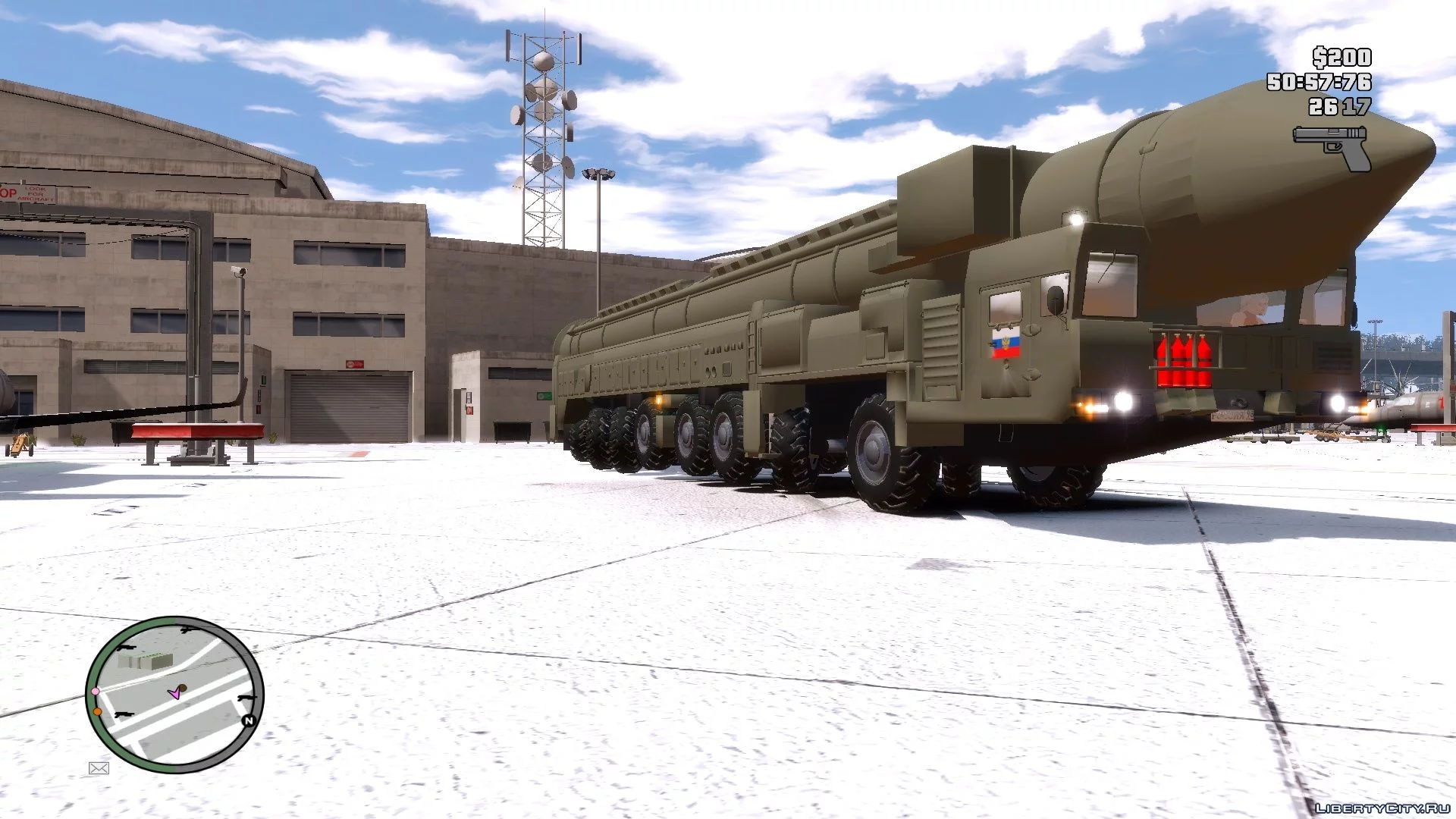This screenshot has height=819, width=1456.
Task: Click the north compass marker on minimap
Action: click(248, 720)
